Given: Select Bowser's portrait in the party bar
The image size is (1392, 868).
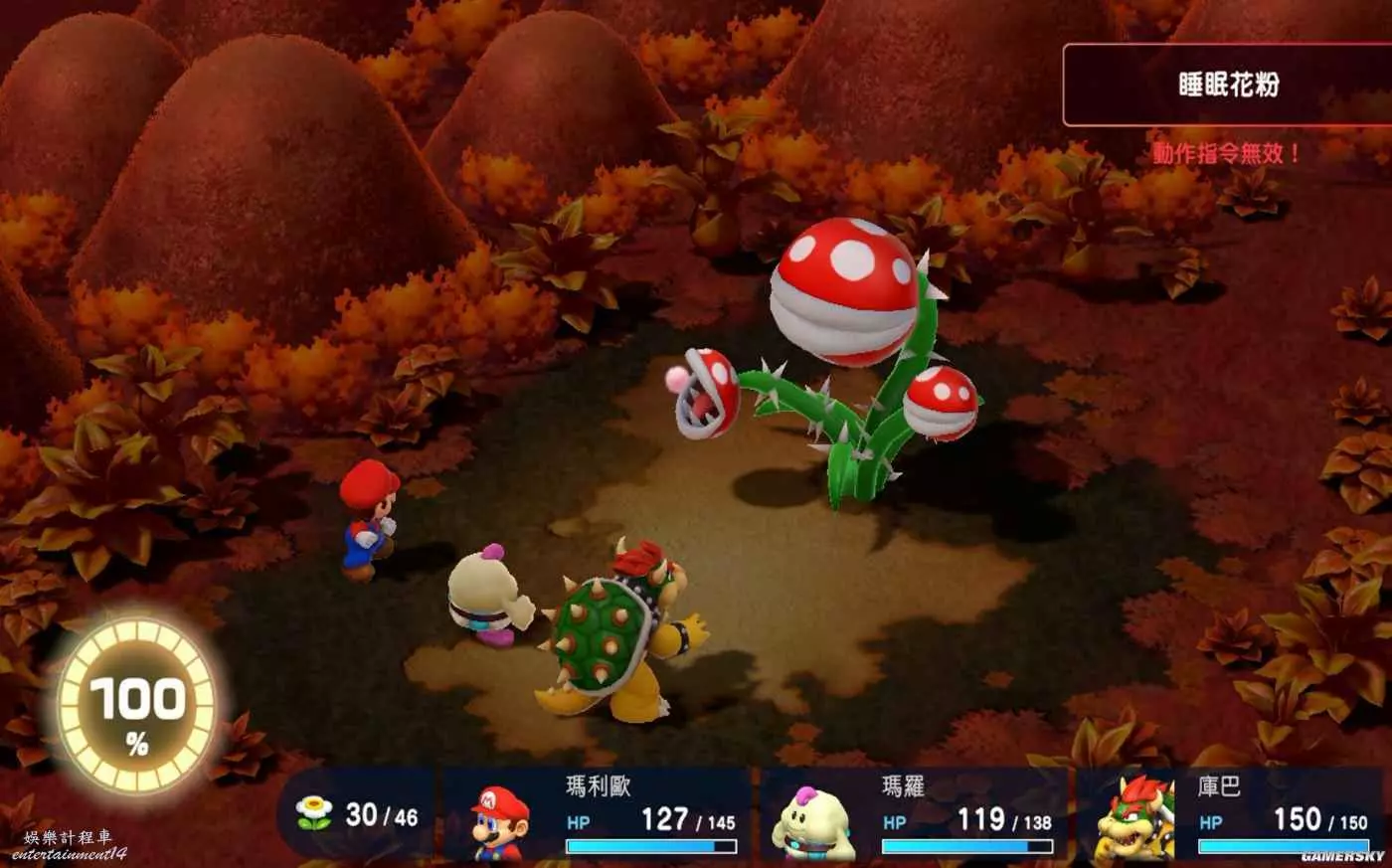Looking at the screenshot, I should pyautogui.click(x=1133, y=819).
